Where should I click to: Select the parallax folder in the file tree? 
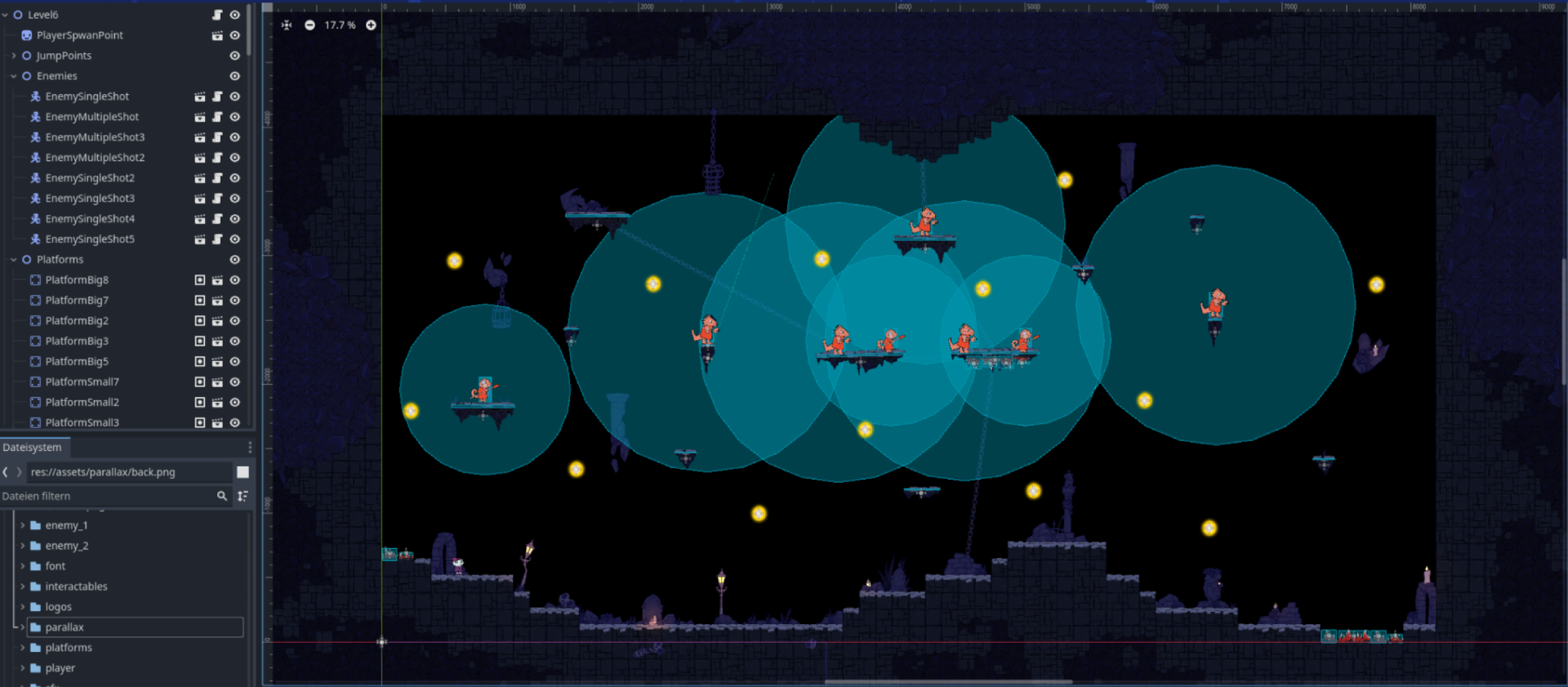[x=65, y=627]
